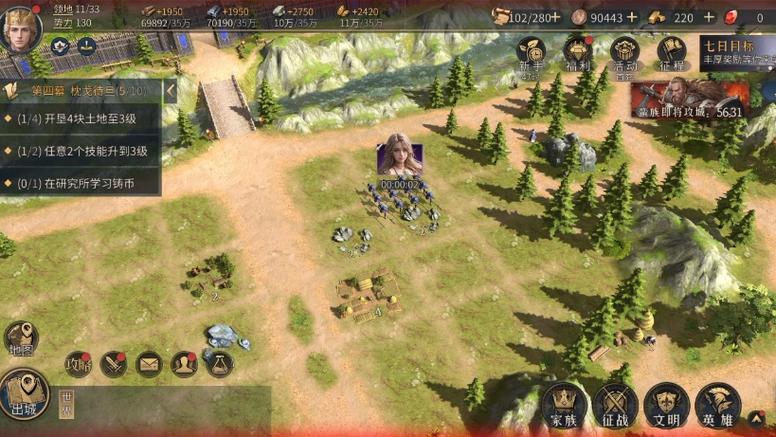This screenshot has height=437, width=776.
Task: Select the quest 在研究所学习铸币
Action: (82, 183)
